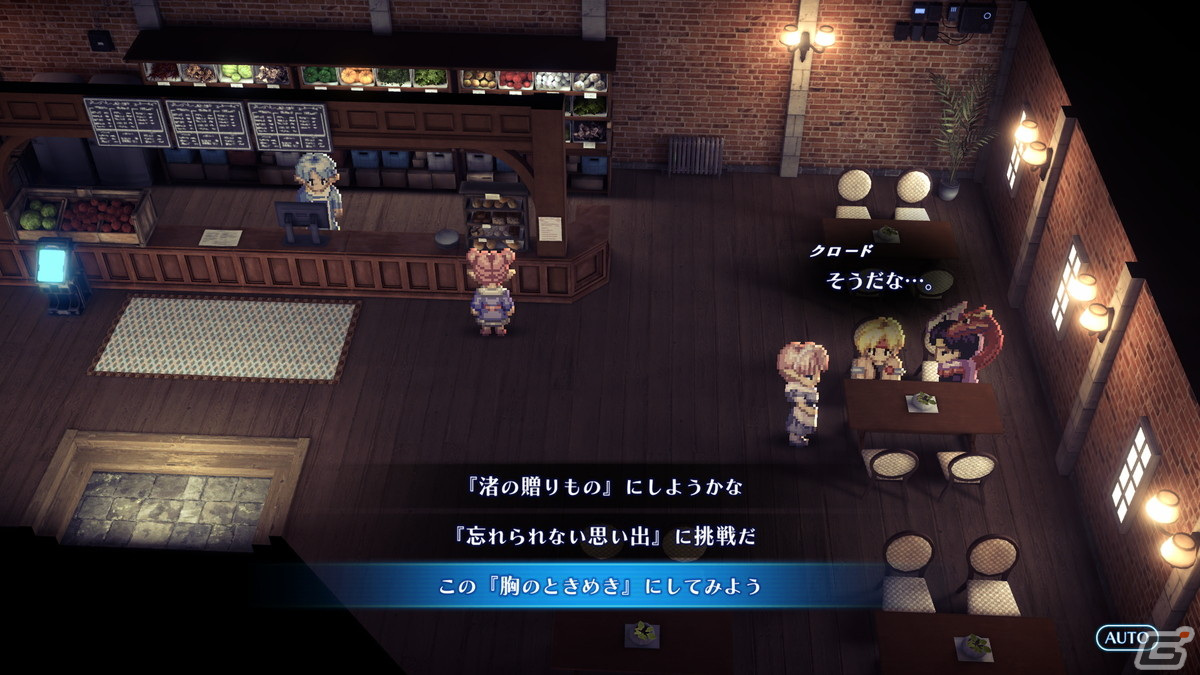
Task: Toggle the AUTO dialogue button
Action: coord(1127,638)
